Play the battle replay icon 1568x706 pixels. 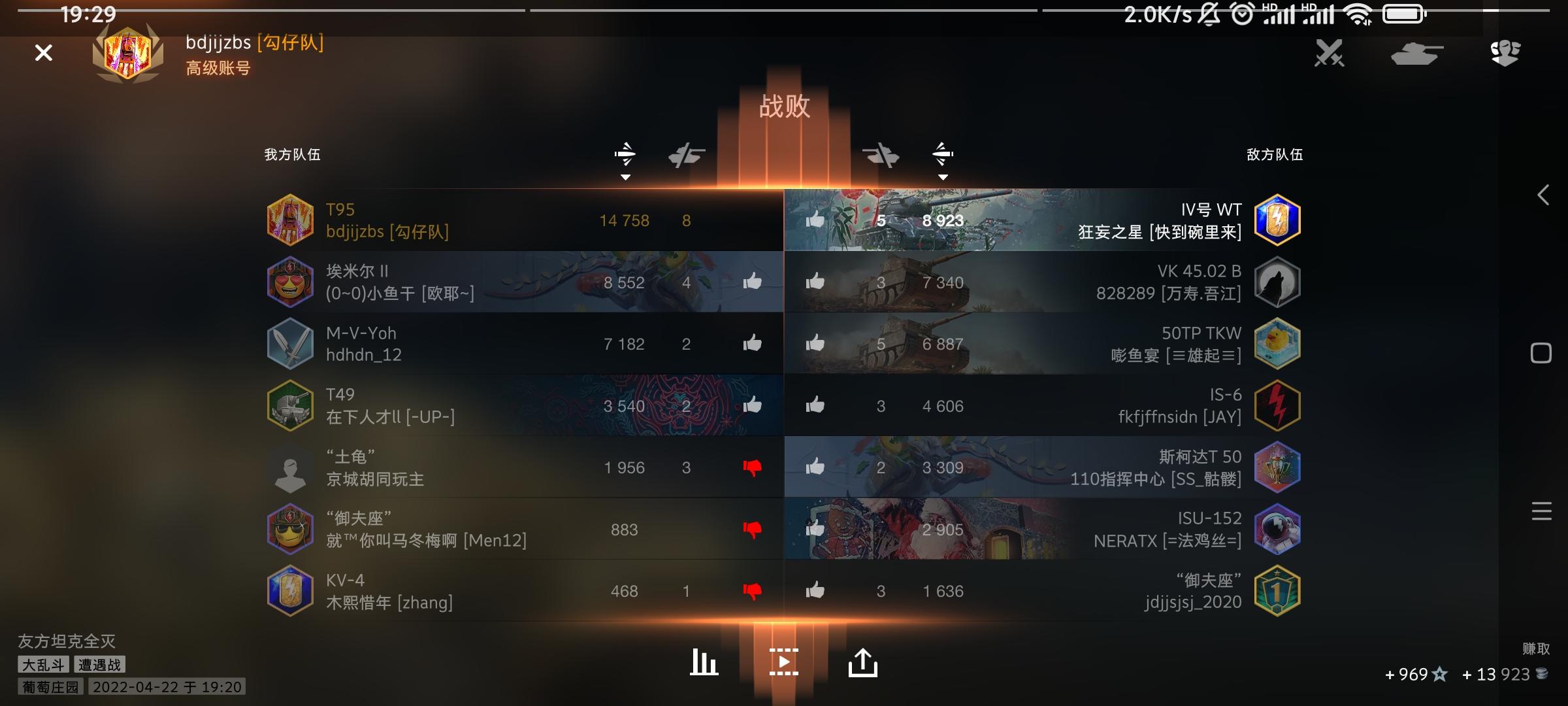pos(784,662)
